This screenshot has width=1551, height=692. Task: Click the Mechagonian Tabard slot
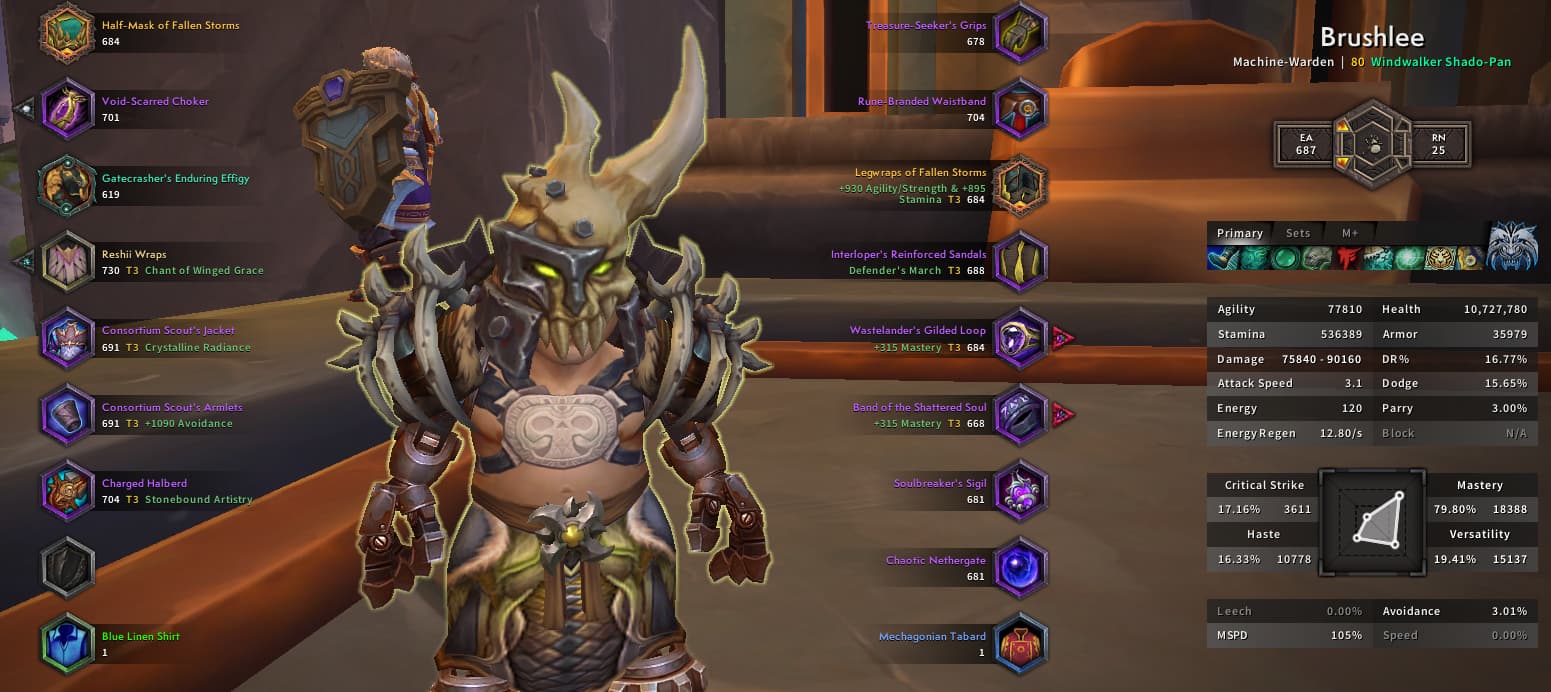[1020, 643]
